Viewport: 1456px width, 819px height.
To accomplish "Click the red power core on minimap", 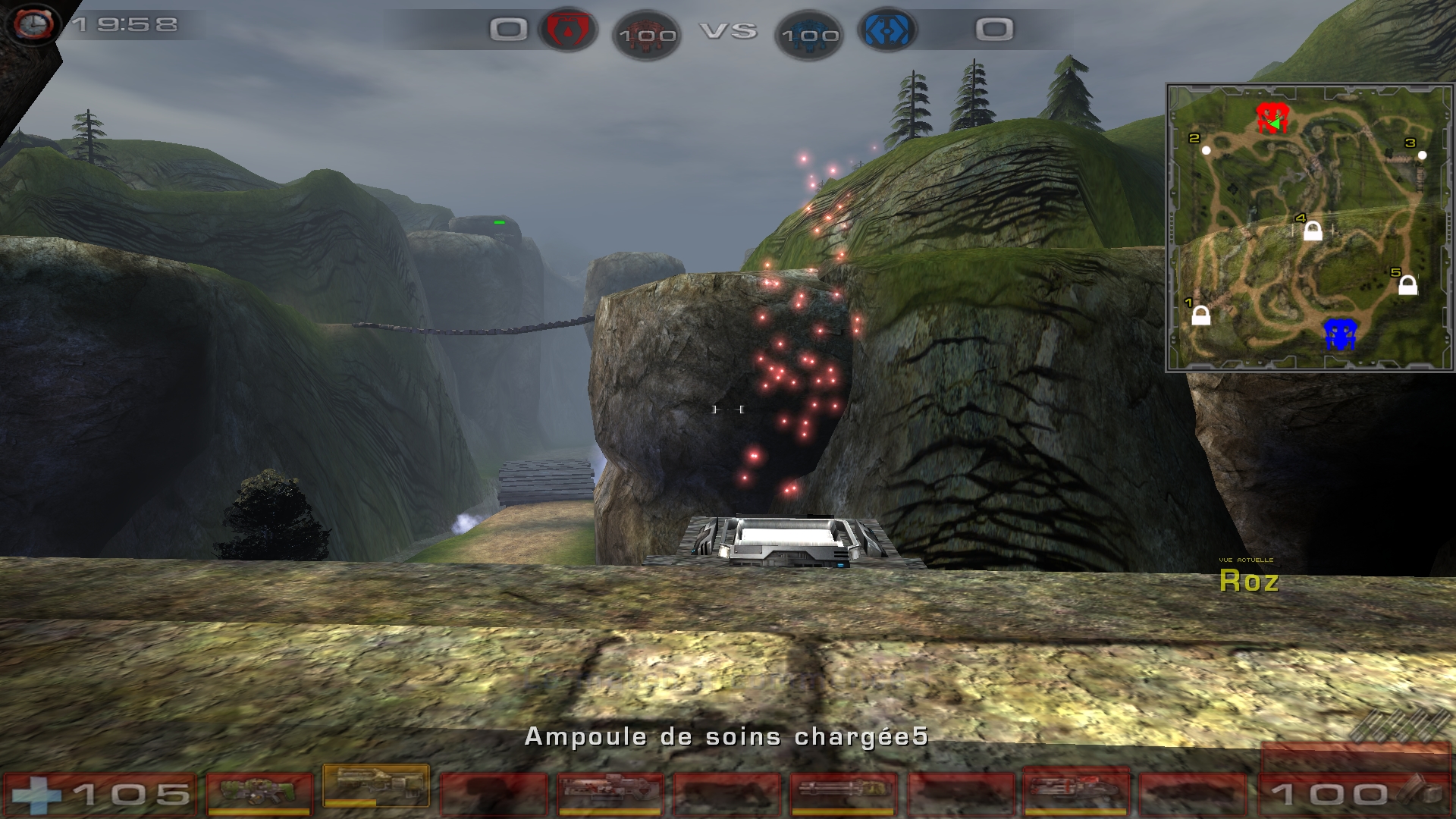I will pos(1272,118).
